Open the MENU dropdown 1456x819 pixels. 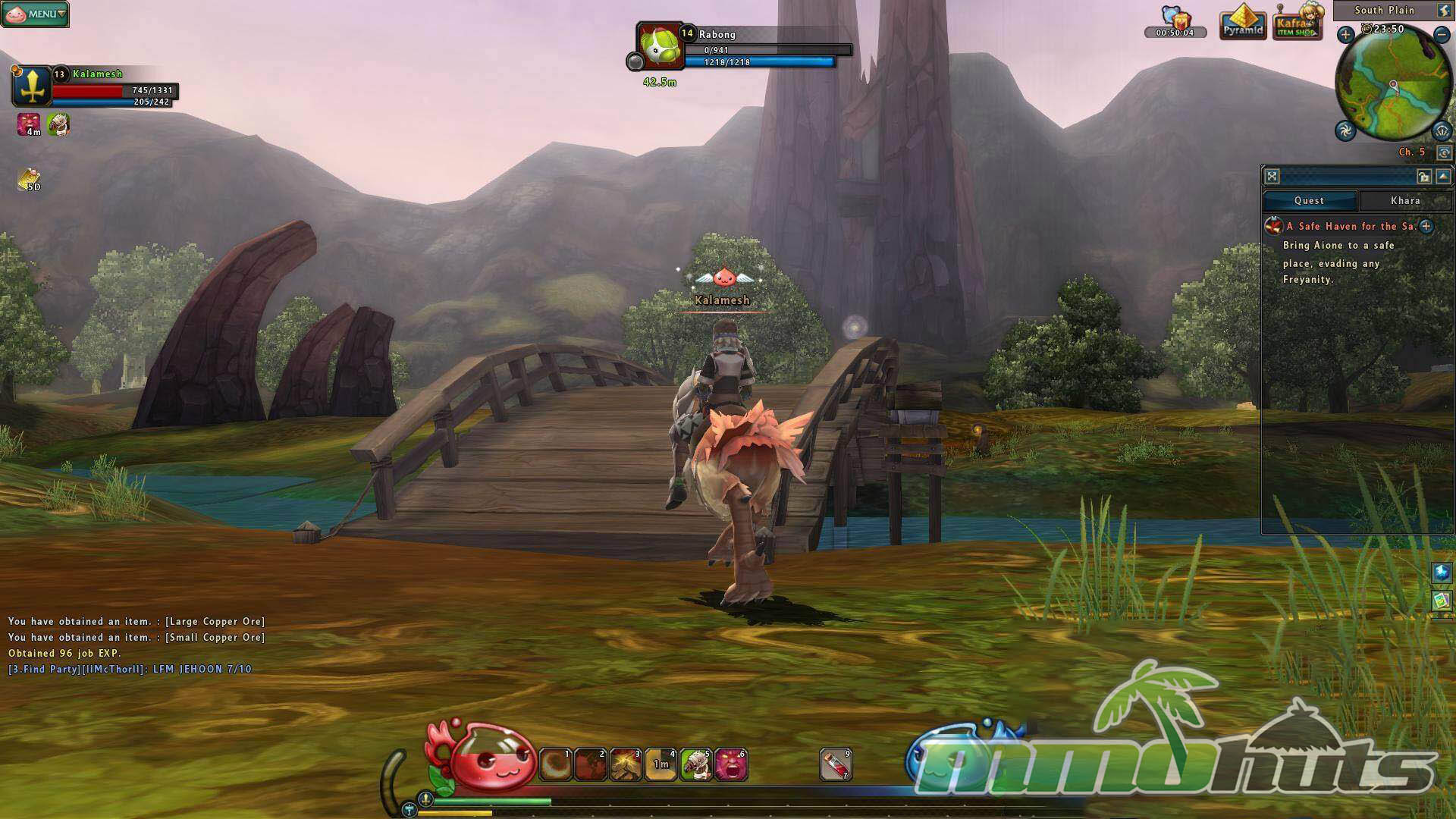coord(36,14)
